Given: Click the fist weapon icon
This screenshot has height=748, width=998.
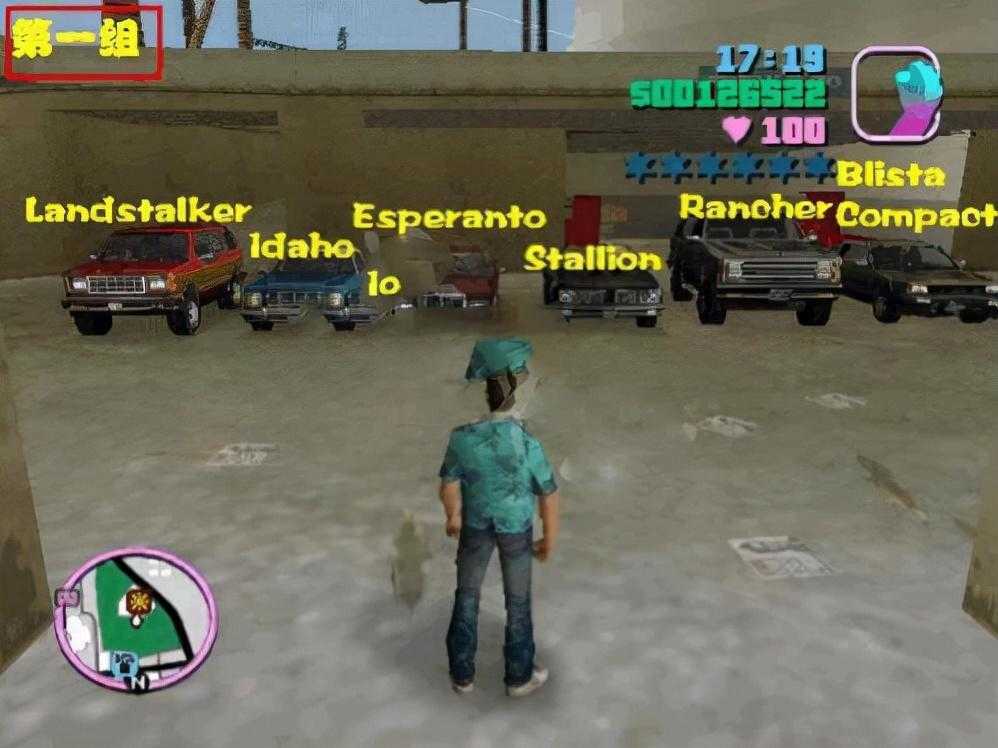Looking at the screenshot, I should (895, 93).
